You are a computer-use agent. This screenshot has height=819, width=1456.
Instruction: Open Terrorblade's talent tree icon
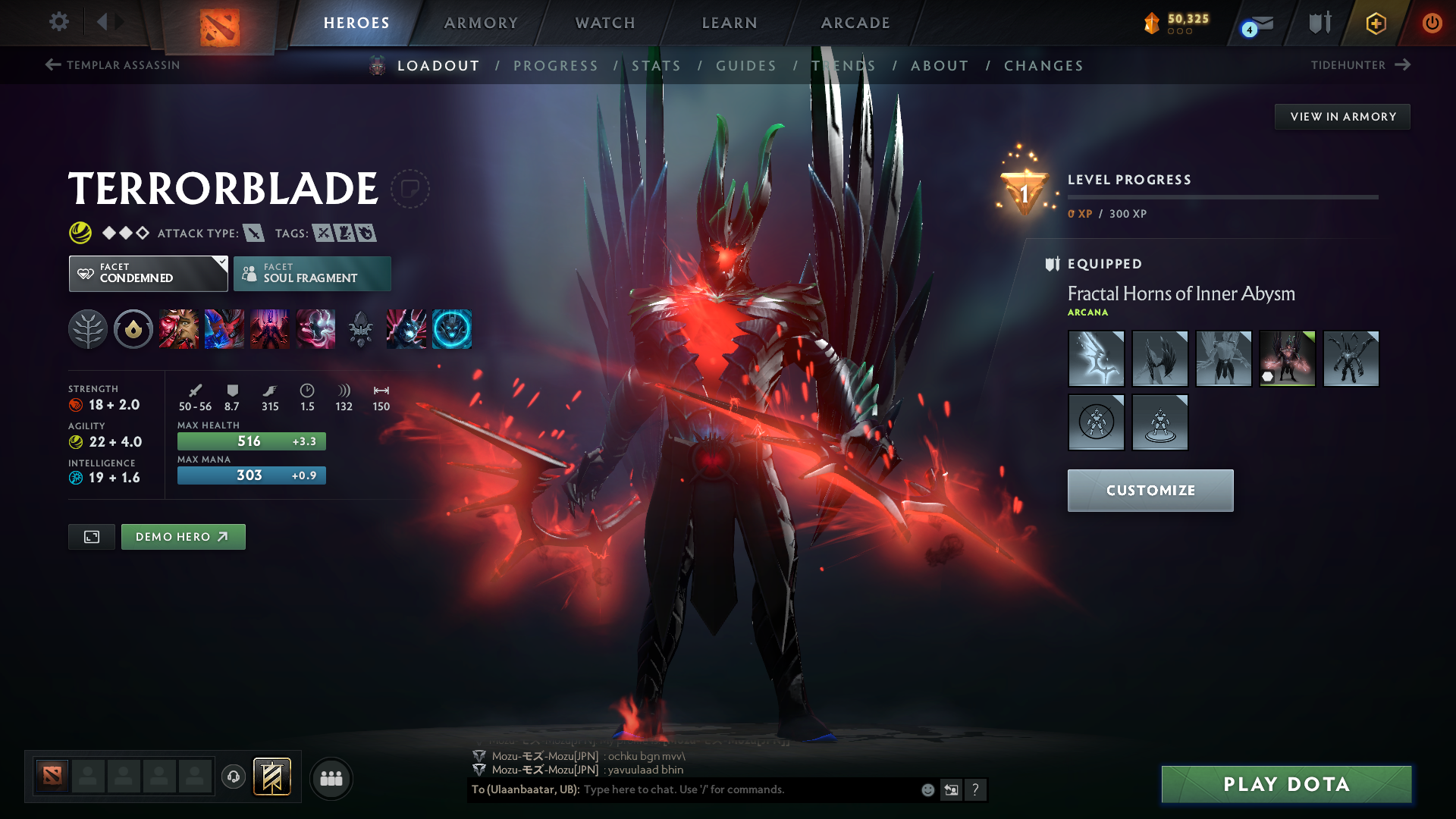(87, 328)
